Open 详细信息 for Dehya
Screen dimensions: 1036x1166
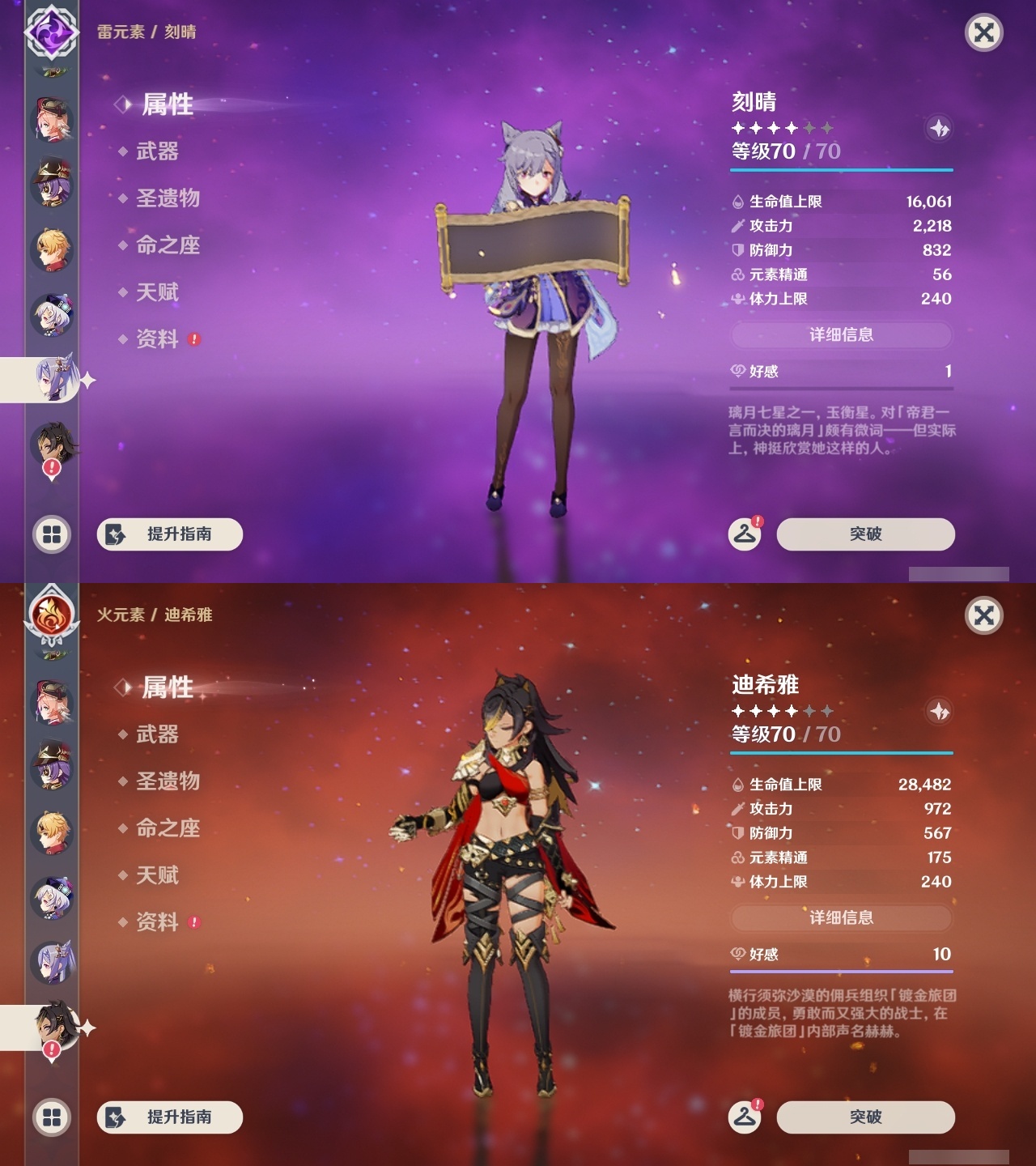point(842,917)
